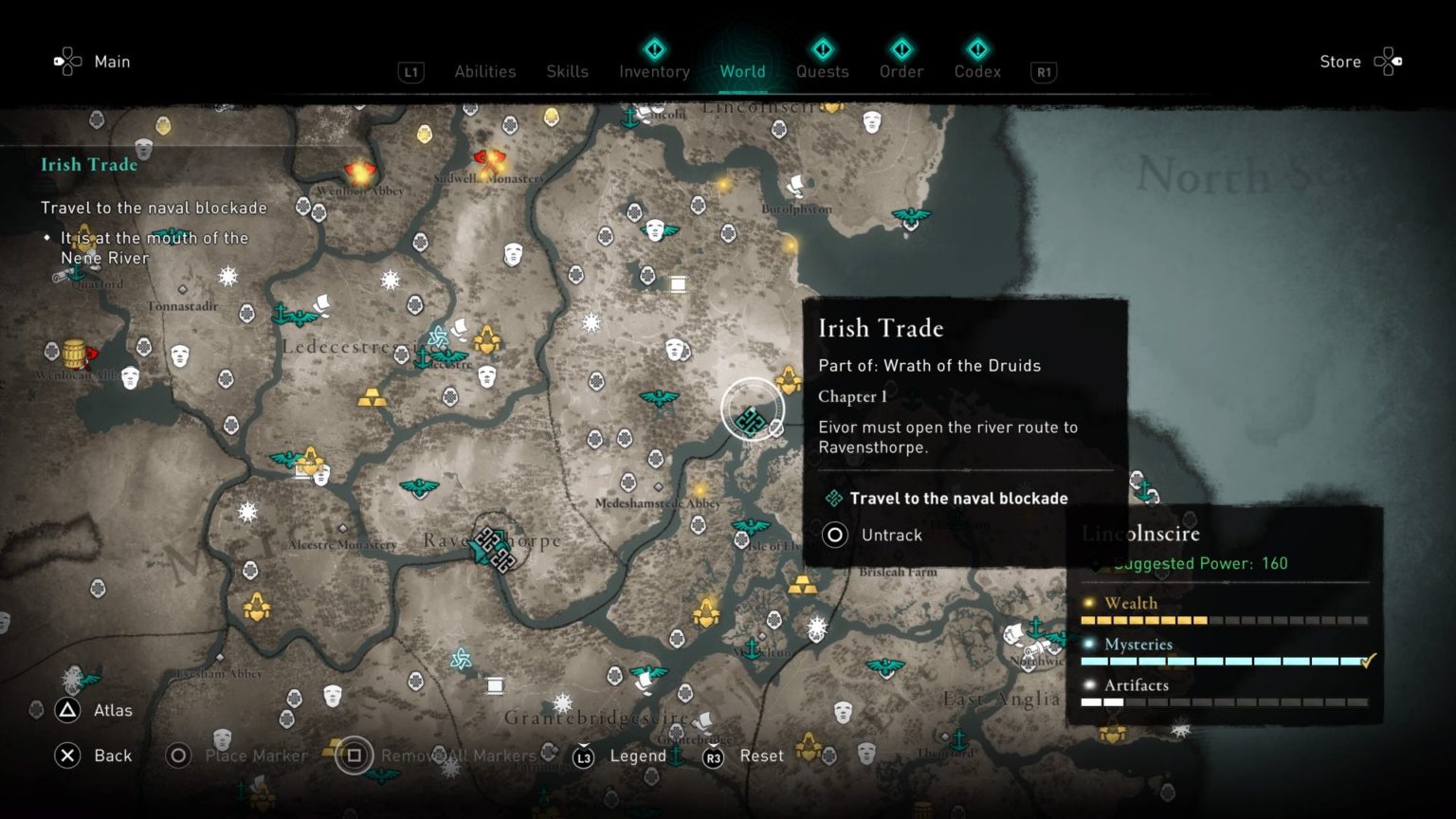Click the trade barrel icon near Wenlocan Abbey

(x=73, y=352)
